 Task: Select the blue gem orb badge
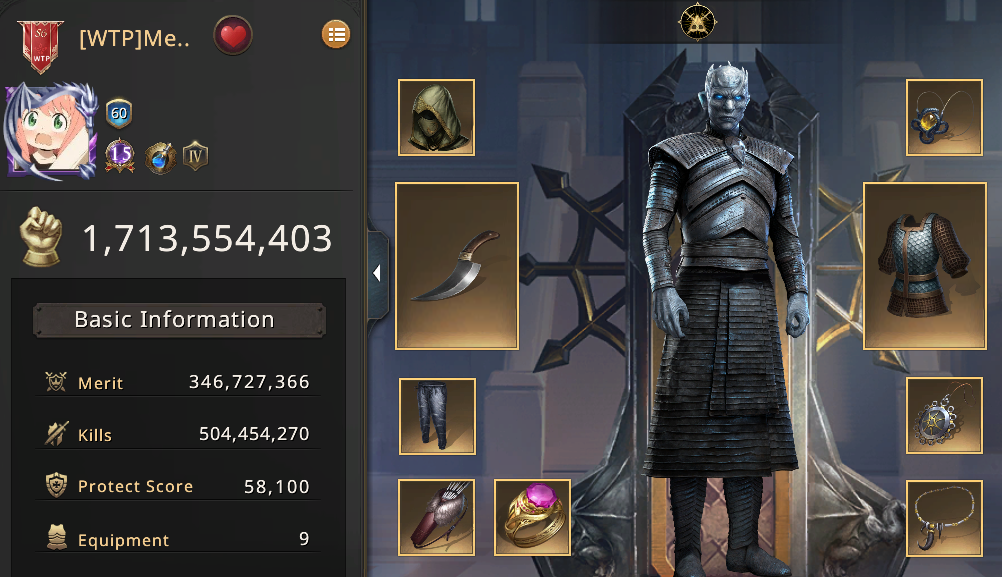160,157
